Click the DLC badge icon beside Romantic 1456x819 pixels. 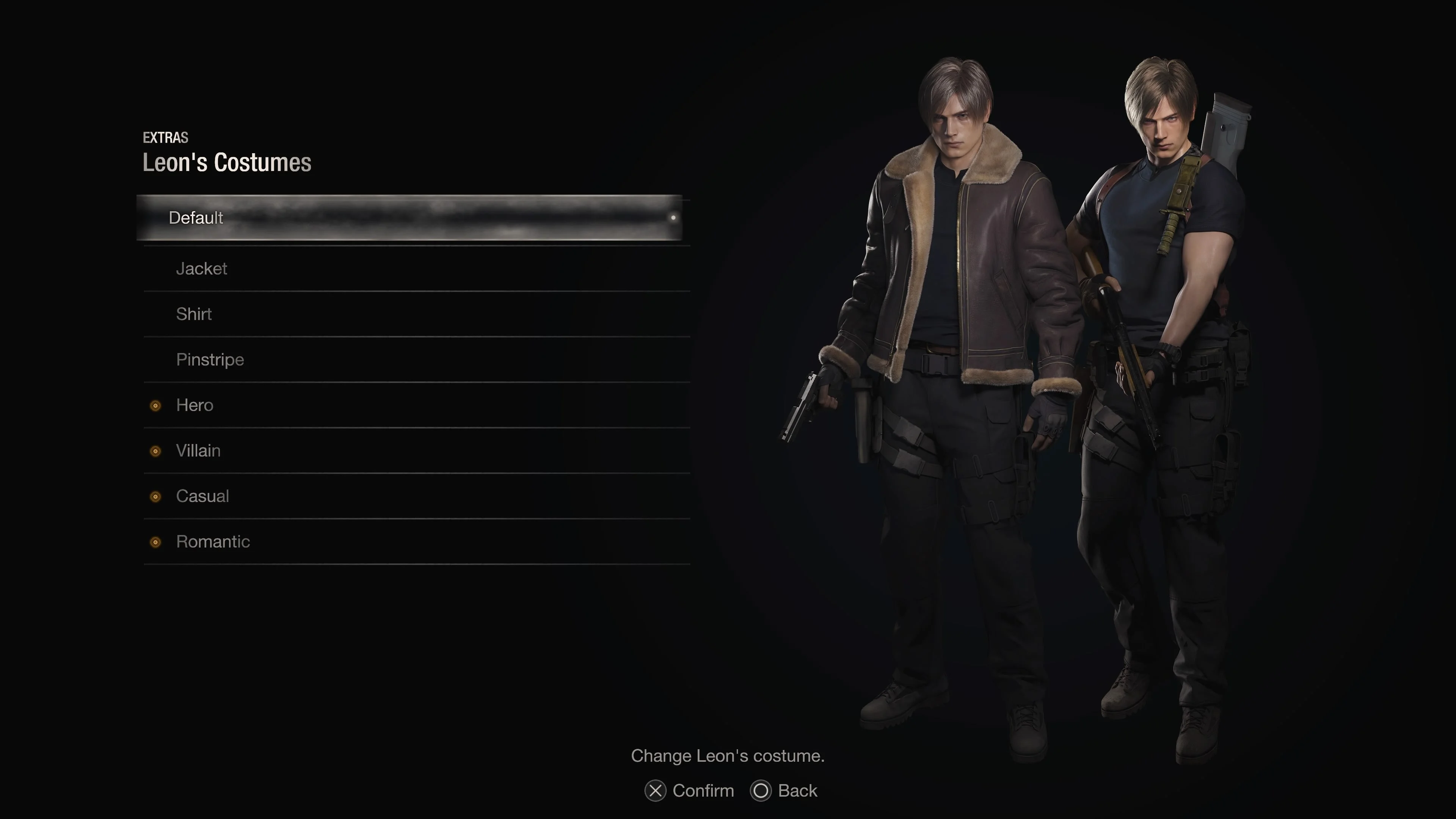click(155, 542)
